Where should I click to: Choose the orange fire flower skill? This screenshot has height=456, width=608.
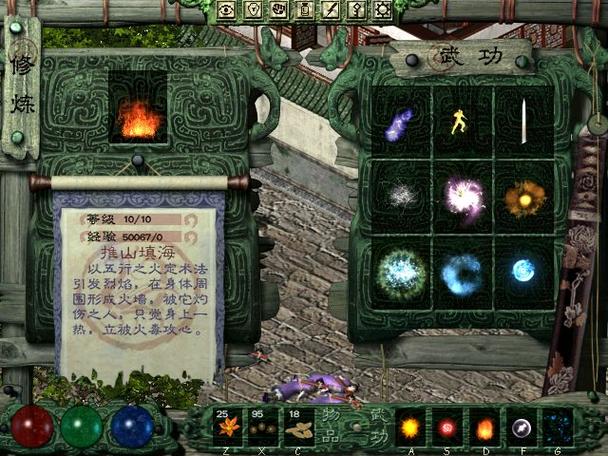[x=523, y=197]
